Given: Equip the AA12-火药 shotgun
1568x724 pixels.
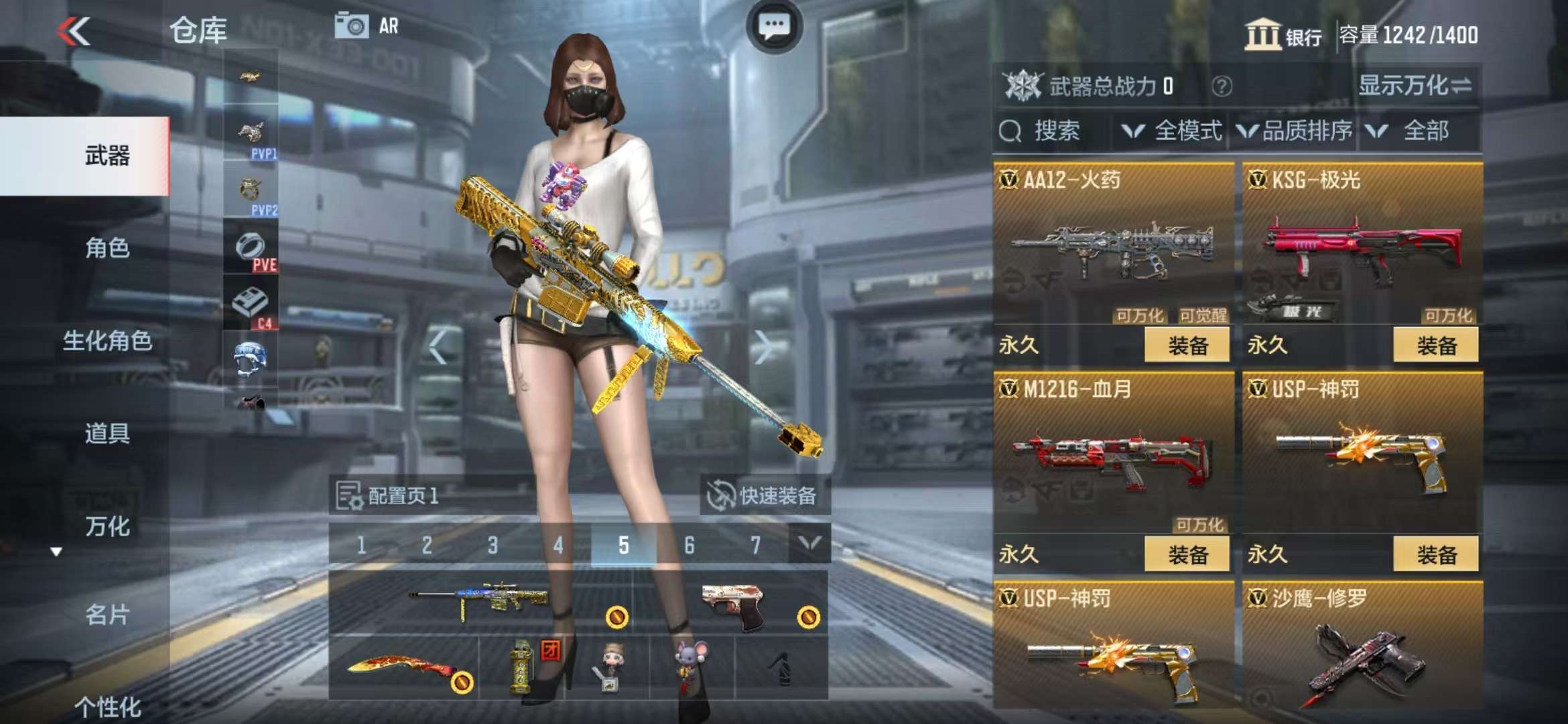Looking at the screenshot, I should tap(1187, 346).
